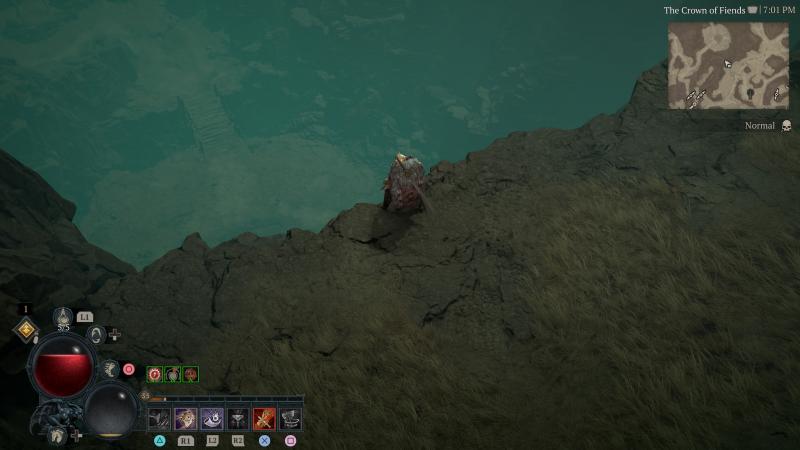
Task: Inspect the first red buff icon
Action: pyautogui.click(x=155, y=374)
